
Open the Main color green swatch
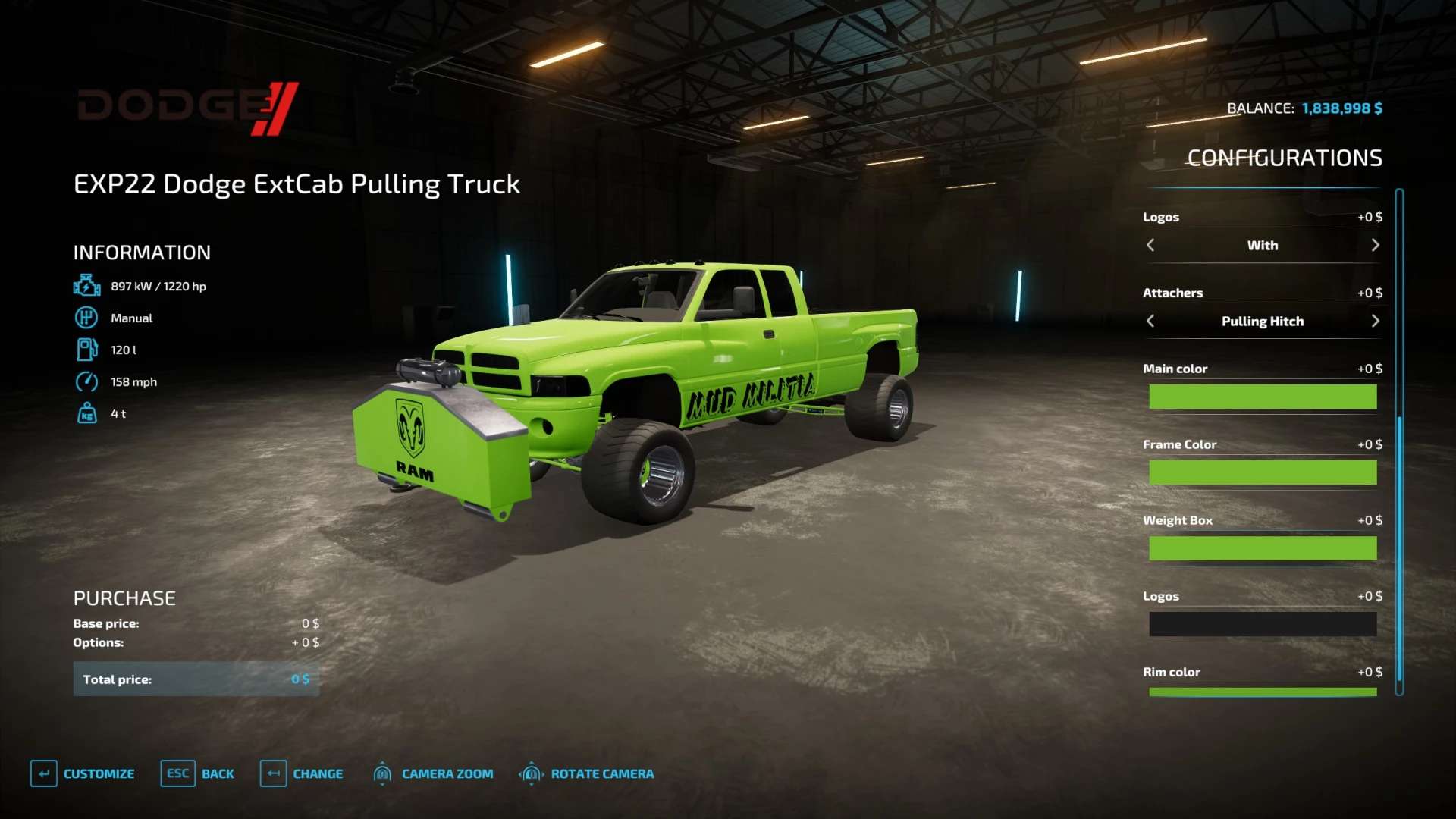tap(1262, 397)
